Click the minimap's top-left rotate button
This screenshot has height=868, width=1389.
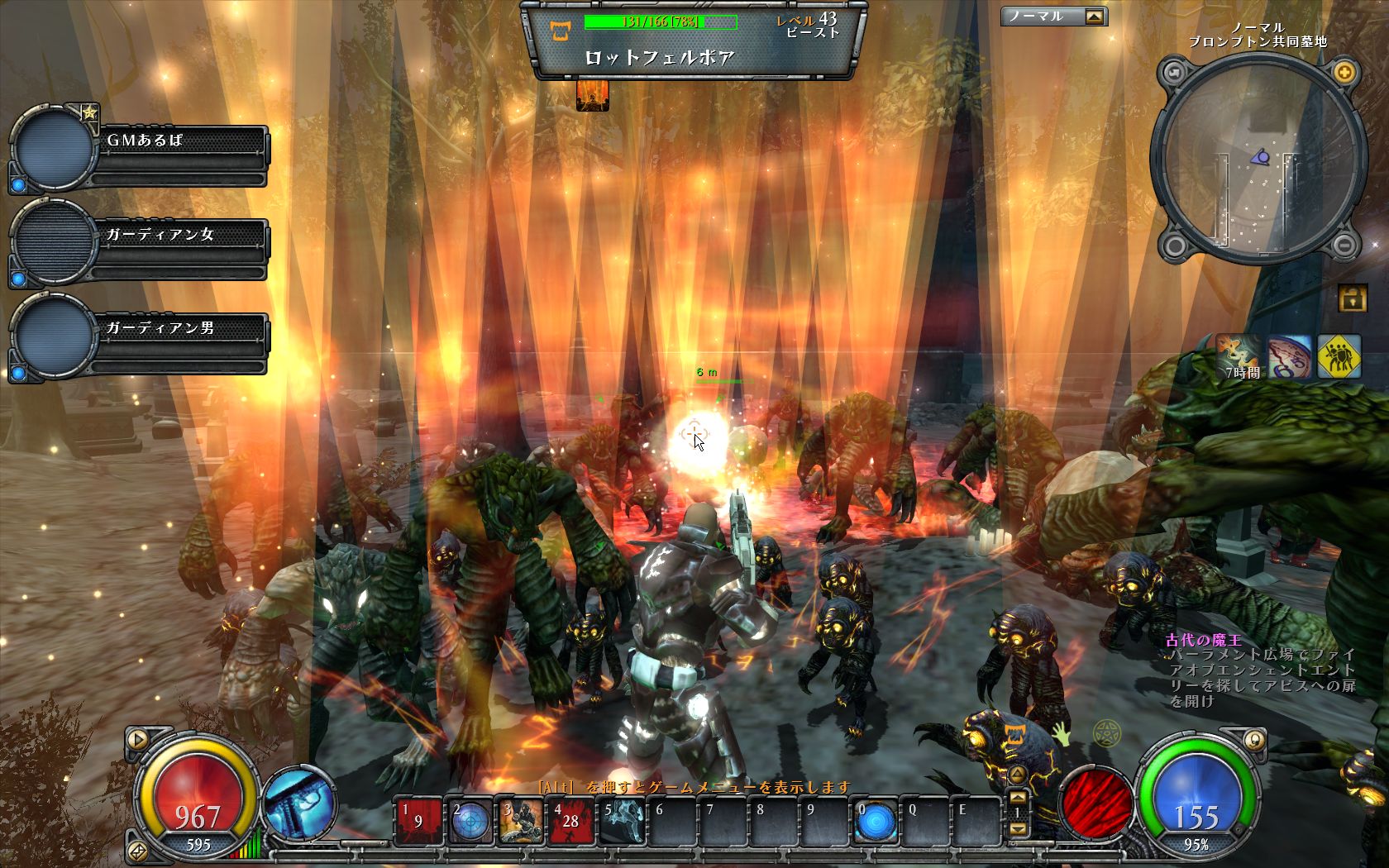[1174, 73]
